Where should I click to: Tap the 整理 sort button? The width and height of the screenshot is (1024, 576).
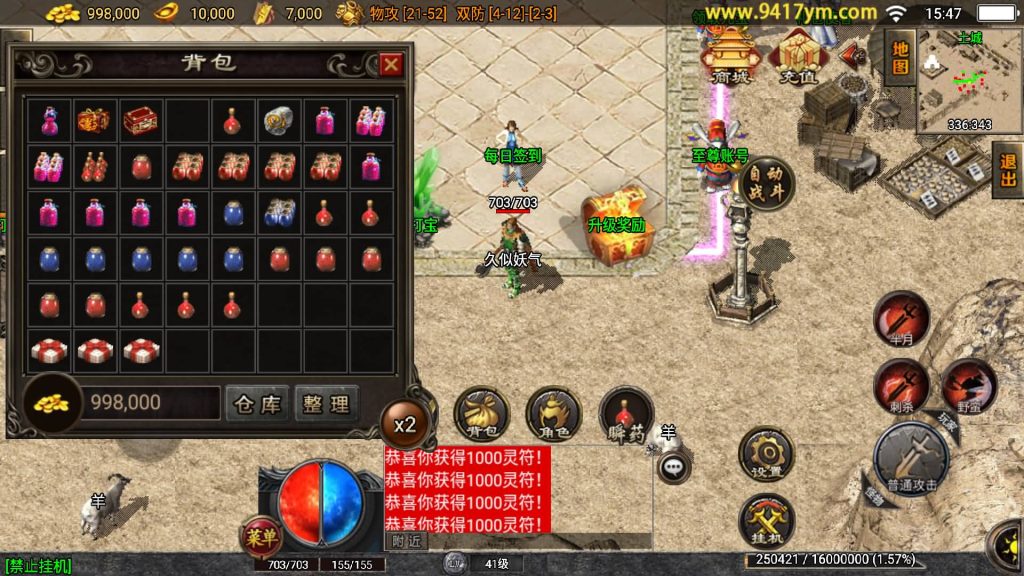click(326, 403)
